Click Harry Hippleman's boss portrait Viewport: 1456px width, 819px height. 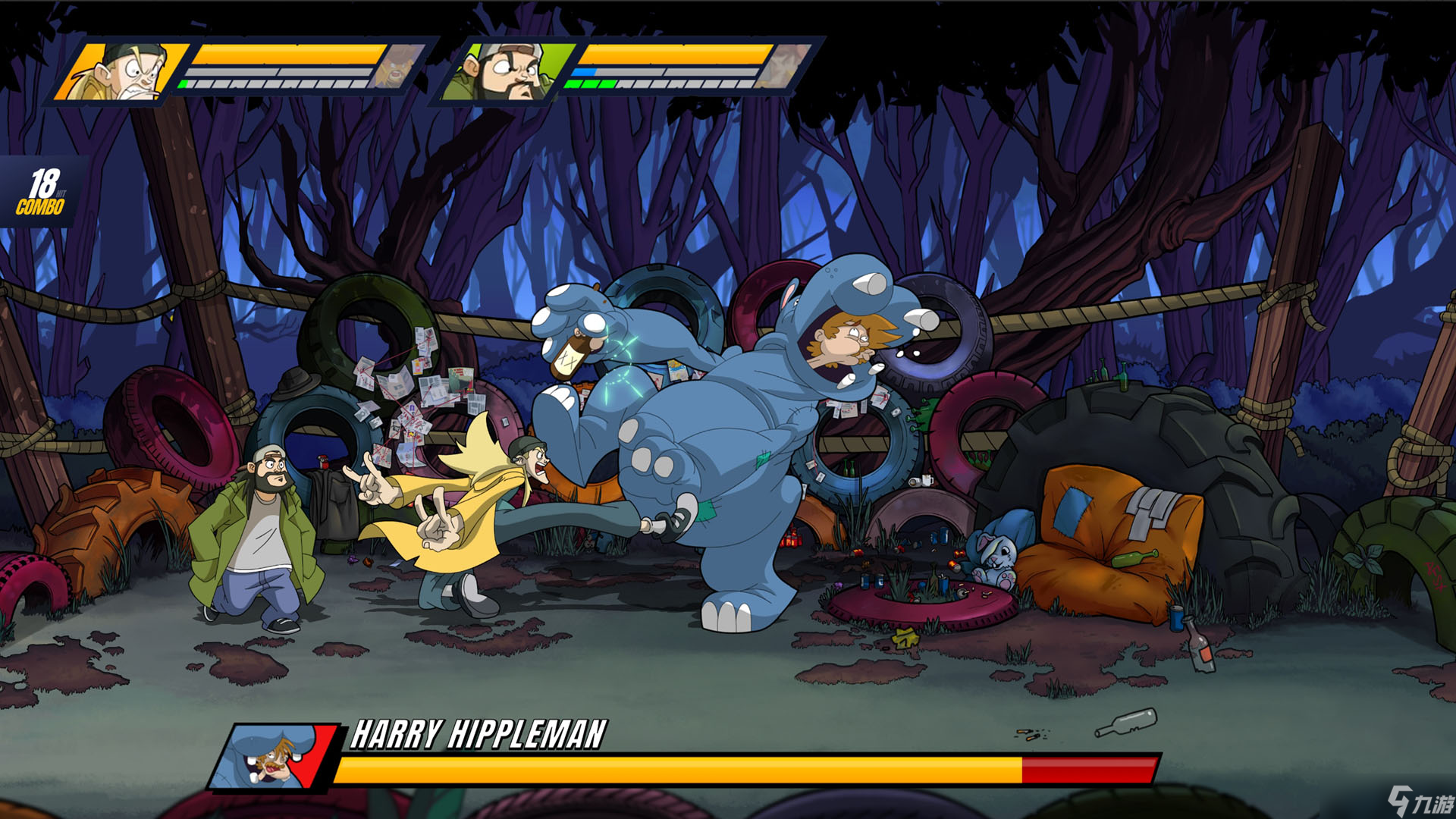(x=275, y=756)
